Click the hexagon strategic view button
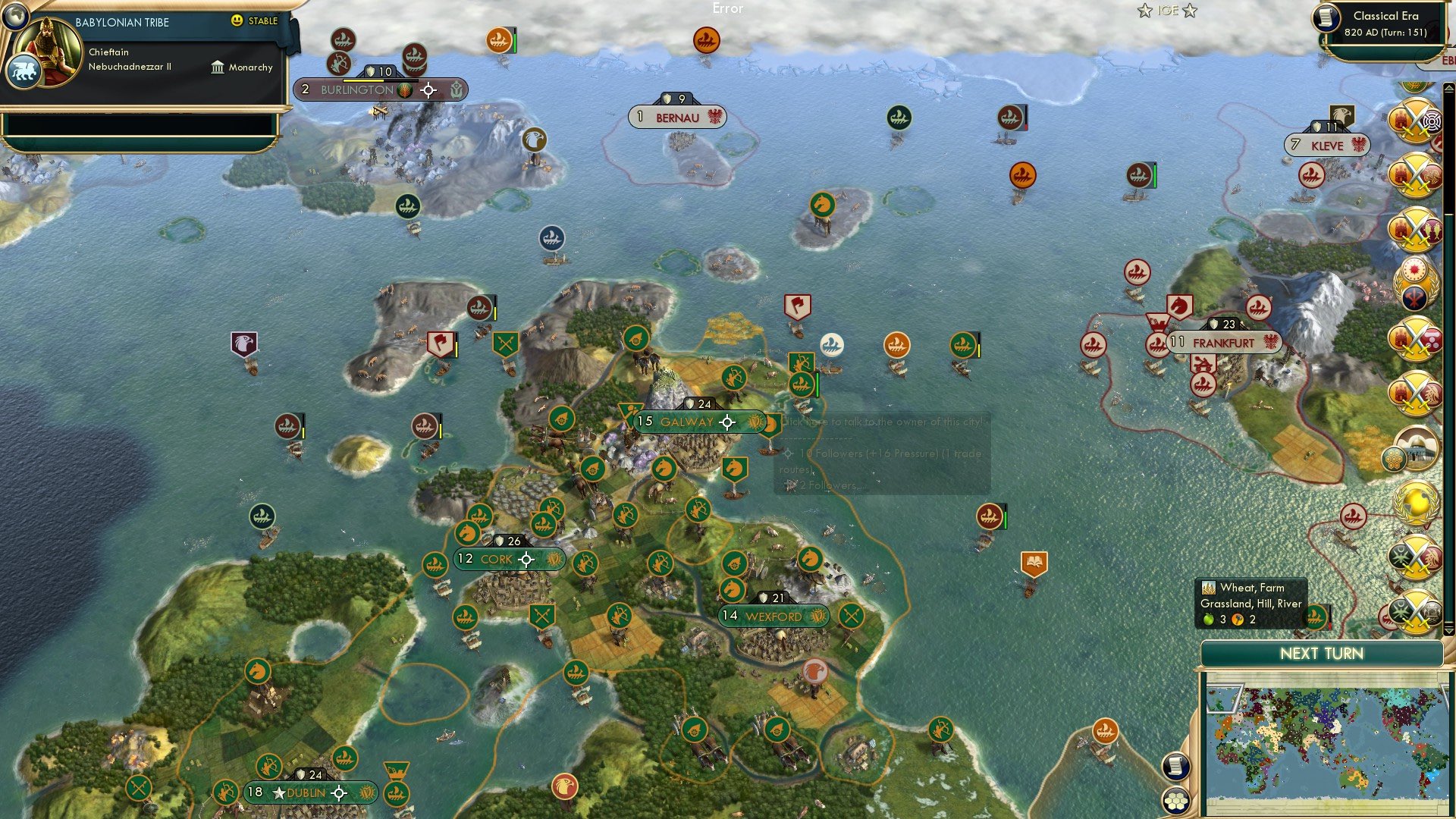 click(x=1175, y=801)
